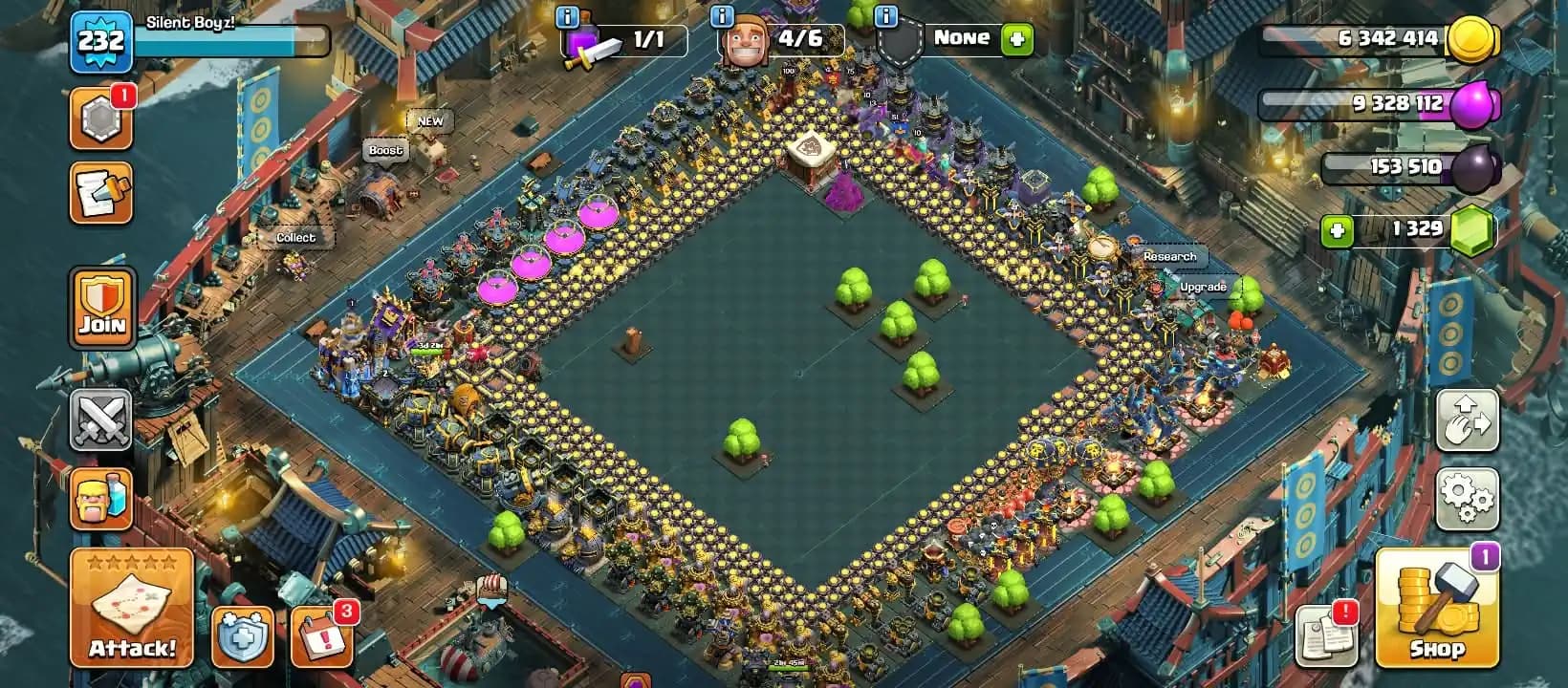Tap the Boost label near the clock tower
1568x688 pixels.
[386, 150]
